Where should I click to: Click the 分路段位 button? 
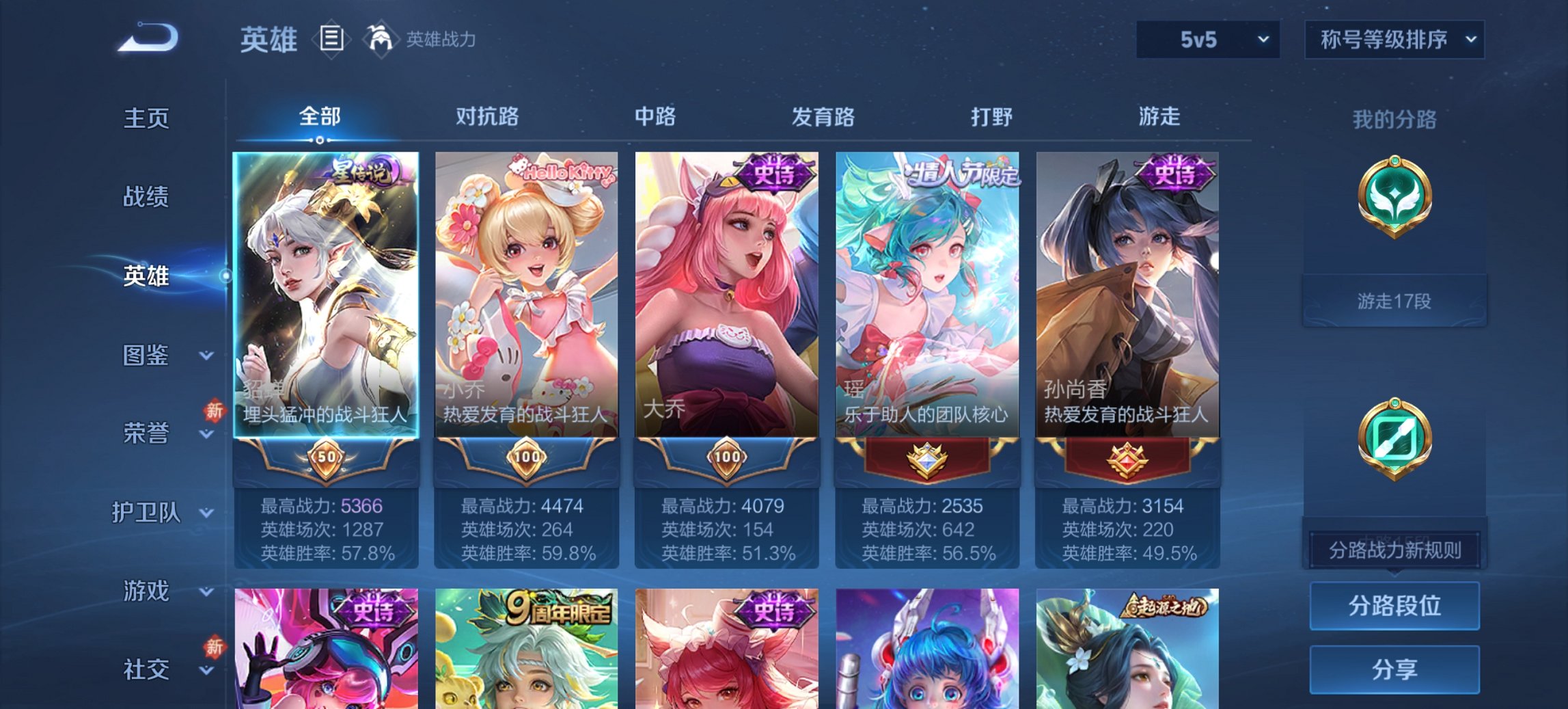tap(1394, 606)
